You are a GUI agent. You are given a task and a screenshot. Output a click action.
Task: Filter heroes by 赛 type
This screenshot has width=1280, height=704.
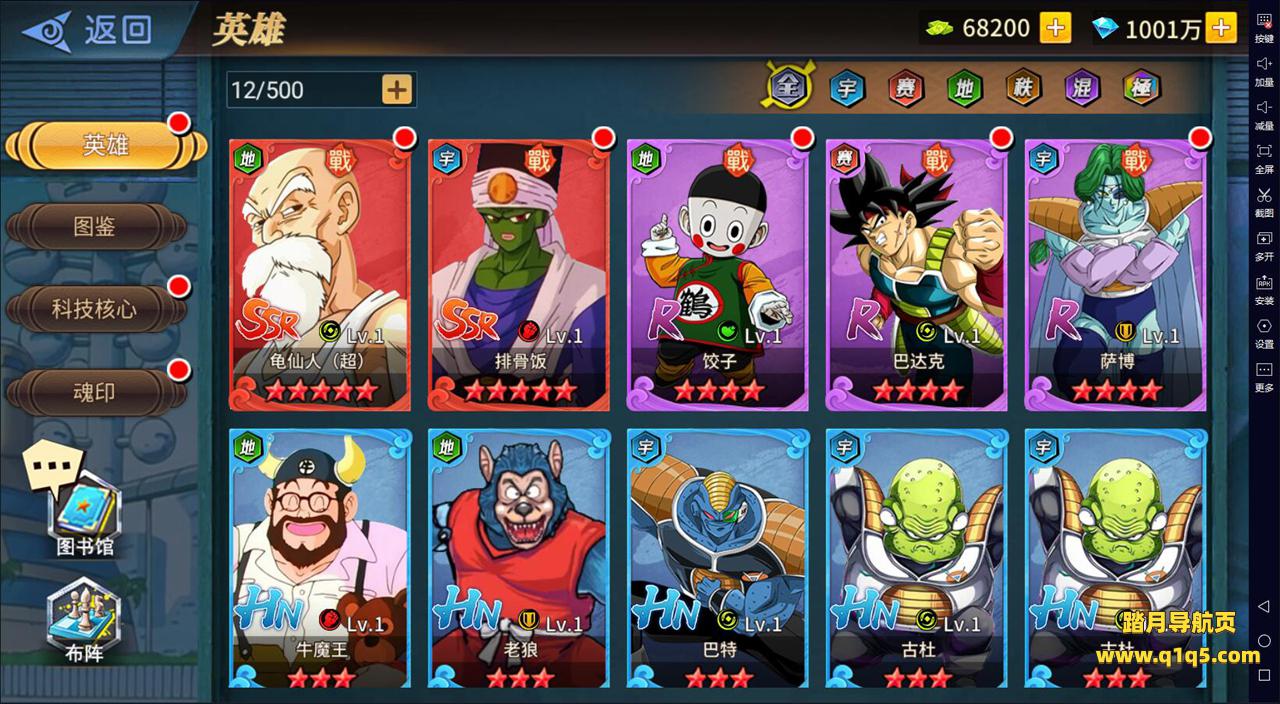click(x=905, y=88)
